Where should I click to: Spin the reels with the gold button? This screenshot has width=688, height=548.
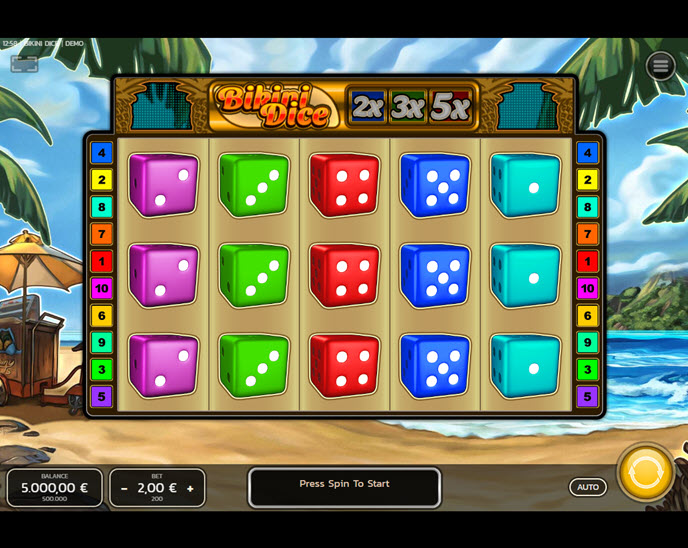click(x=645, y=473)
